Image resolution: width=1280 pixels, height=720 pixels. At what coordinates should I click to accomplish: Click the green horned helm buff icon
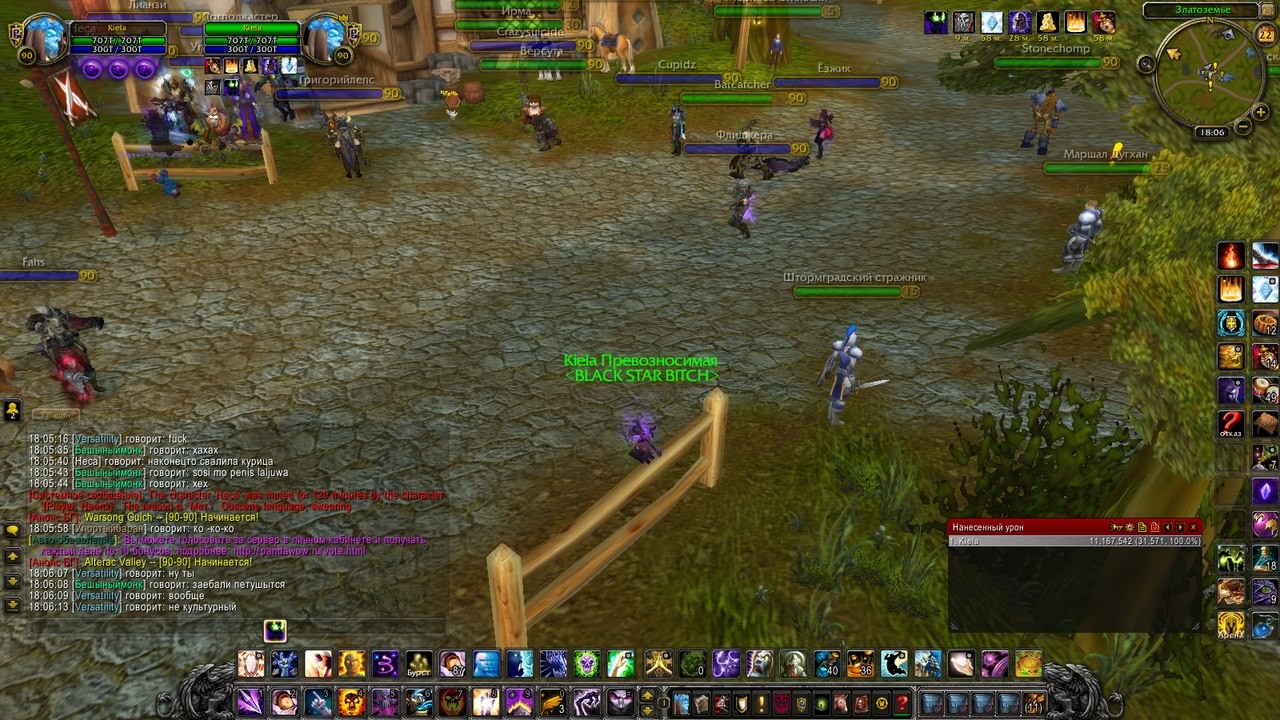(936, 22)
